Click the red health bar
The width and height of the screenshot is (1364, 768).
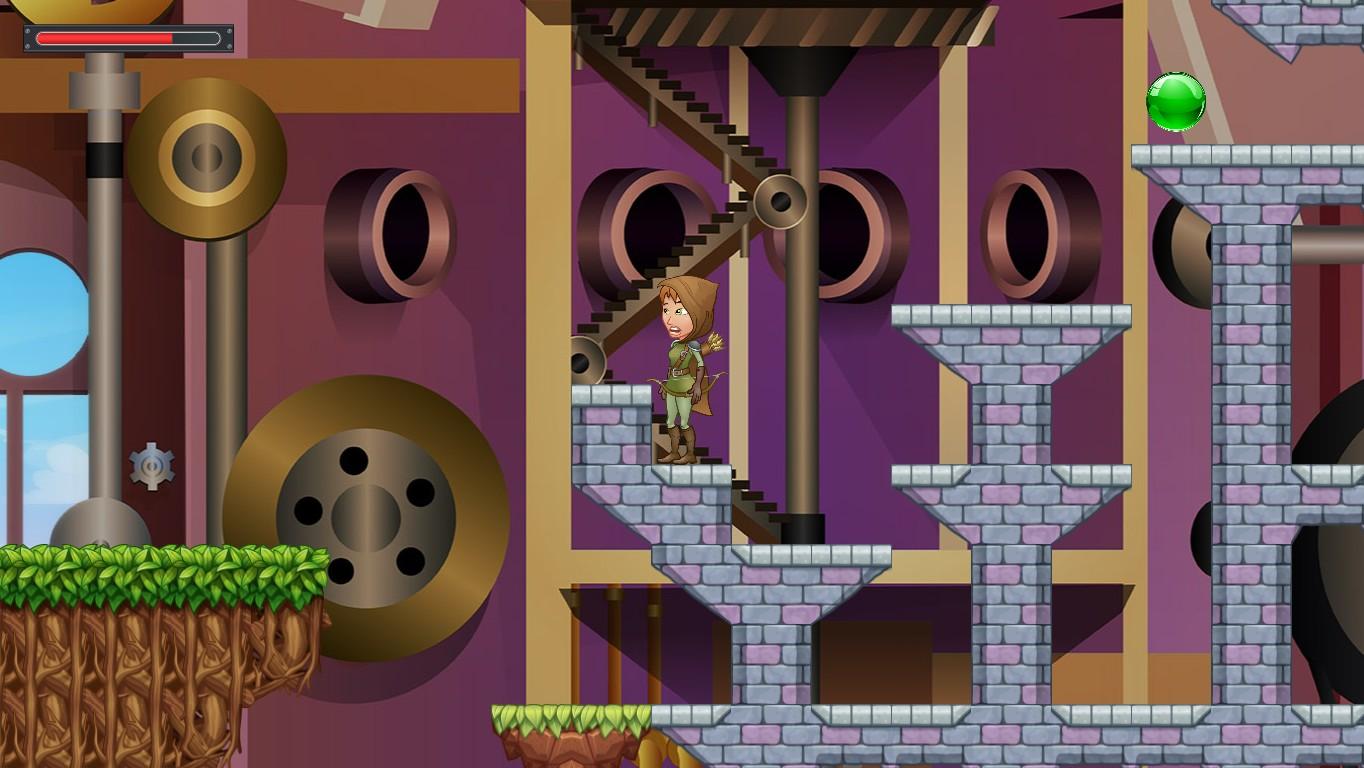(x=105, y=39)
